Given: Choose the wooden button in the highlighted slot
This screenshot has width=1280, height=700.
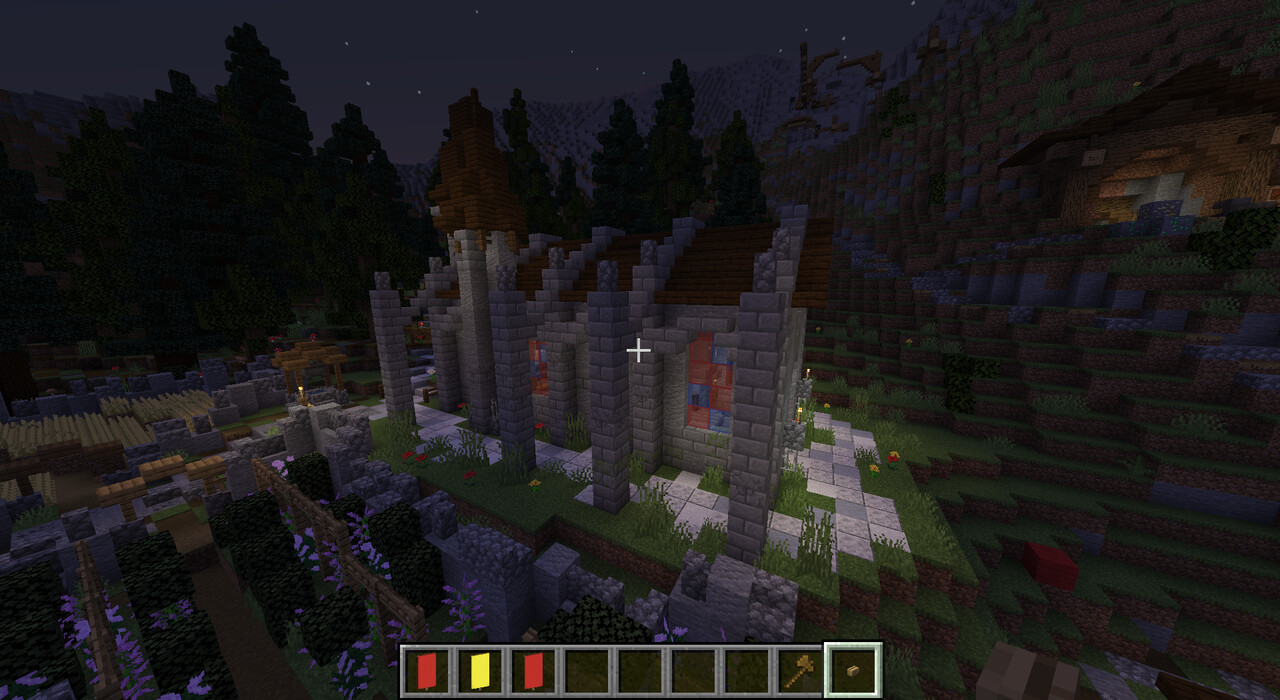Looking at the screenshot, I should tap(853, 670).
